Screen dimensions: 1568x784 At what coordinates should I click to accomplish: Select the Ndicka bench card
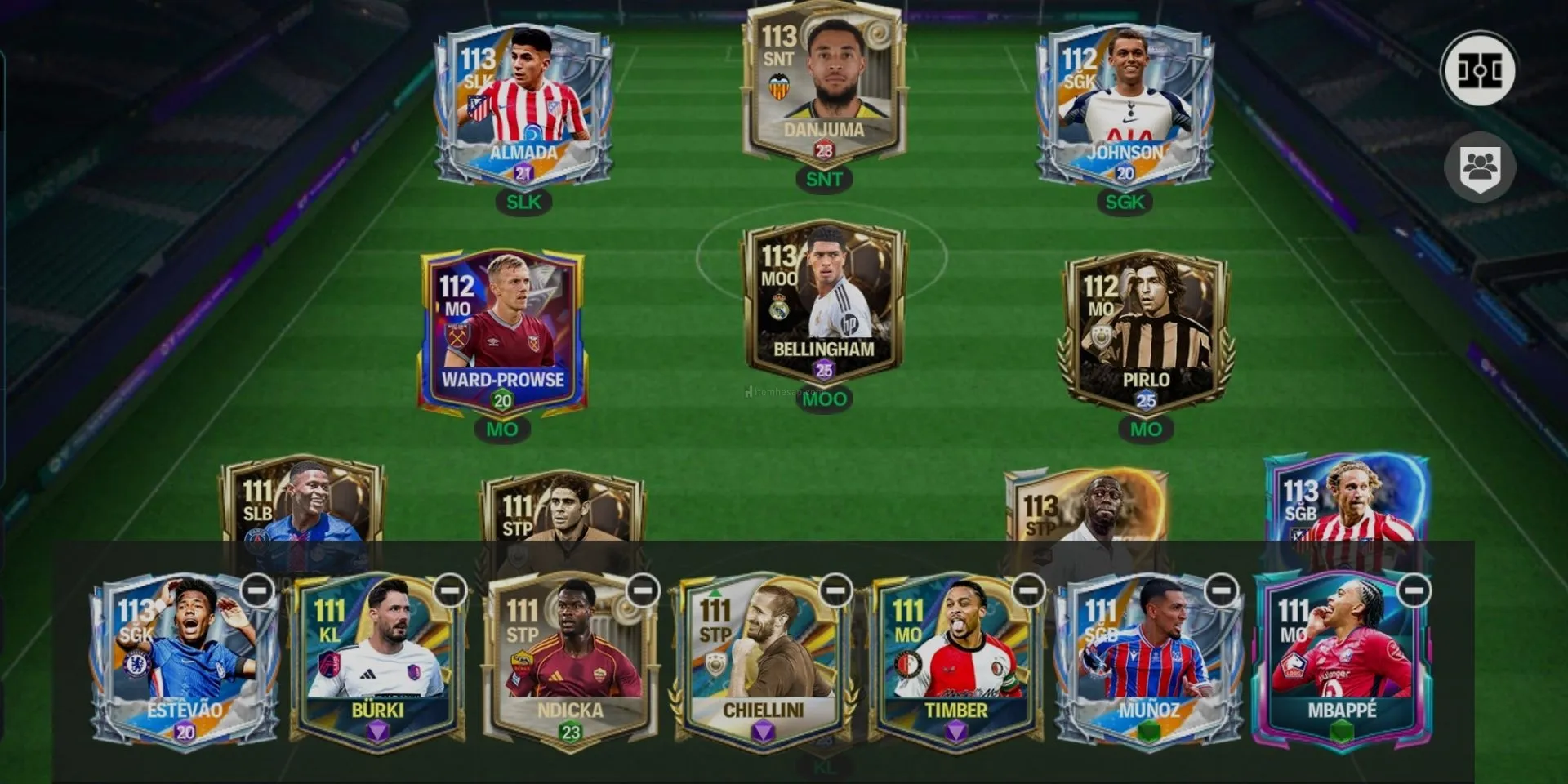click(570, 661)
